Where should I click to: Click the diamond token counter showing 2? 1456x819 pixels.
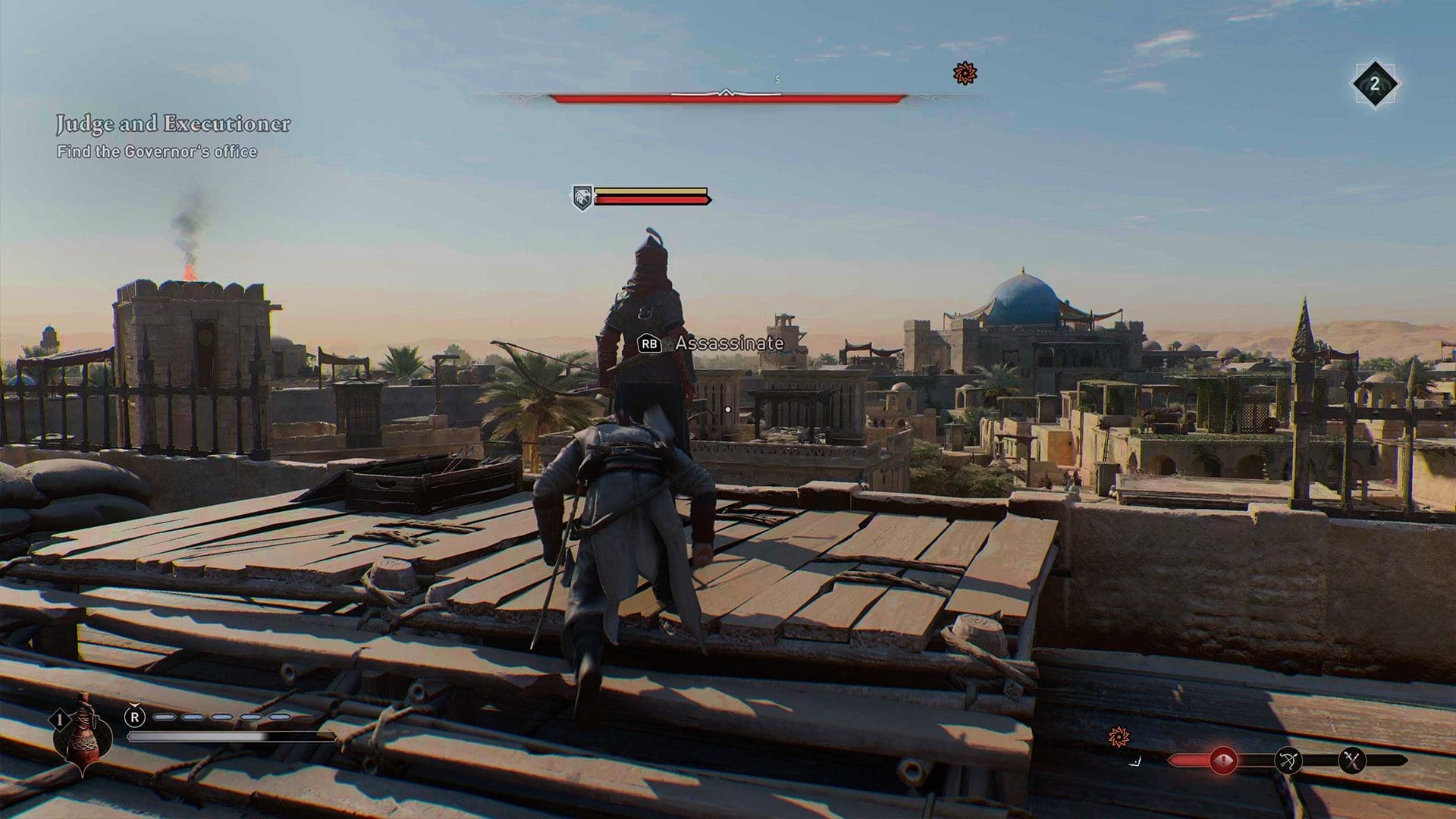pos(1376,84)
